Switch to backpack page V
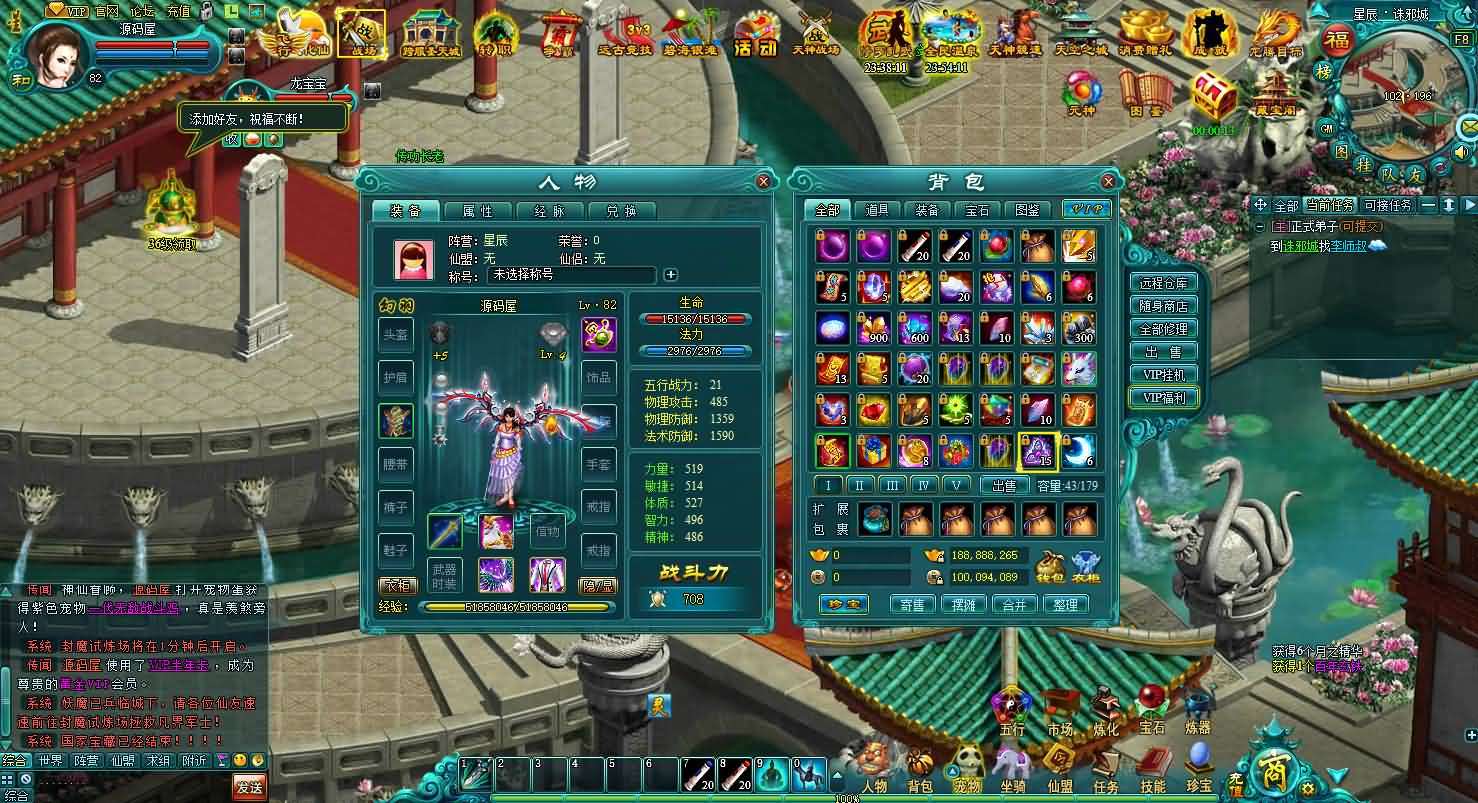This screenshot has width=1478, height=803. tap(955, 484)
